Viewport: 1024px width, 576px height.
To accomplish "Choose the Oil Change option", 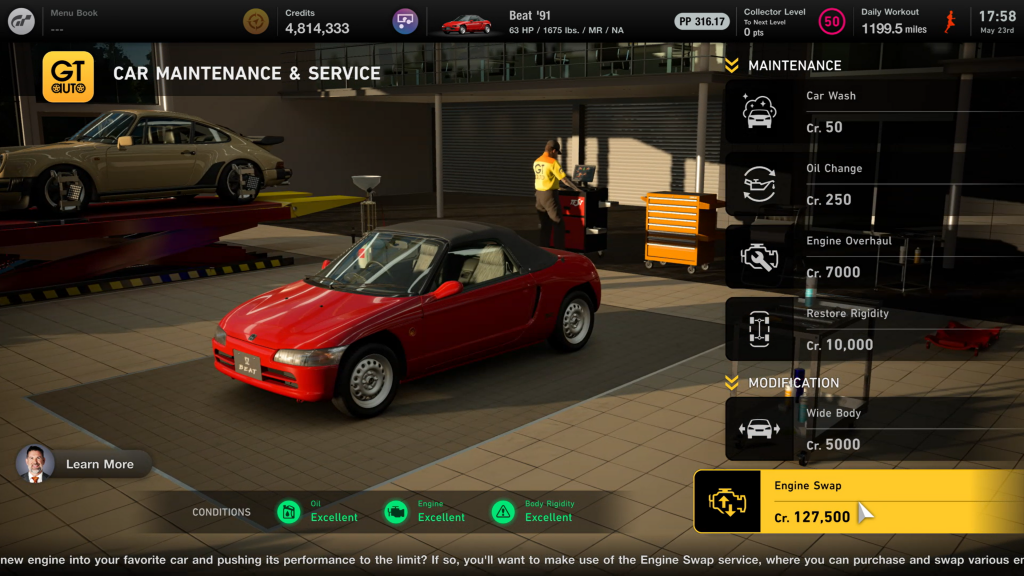I will (870, 185).
